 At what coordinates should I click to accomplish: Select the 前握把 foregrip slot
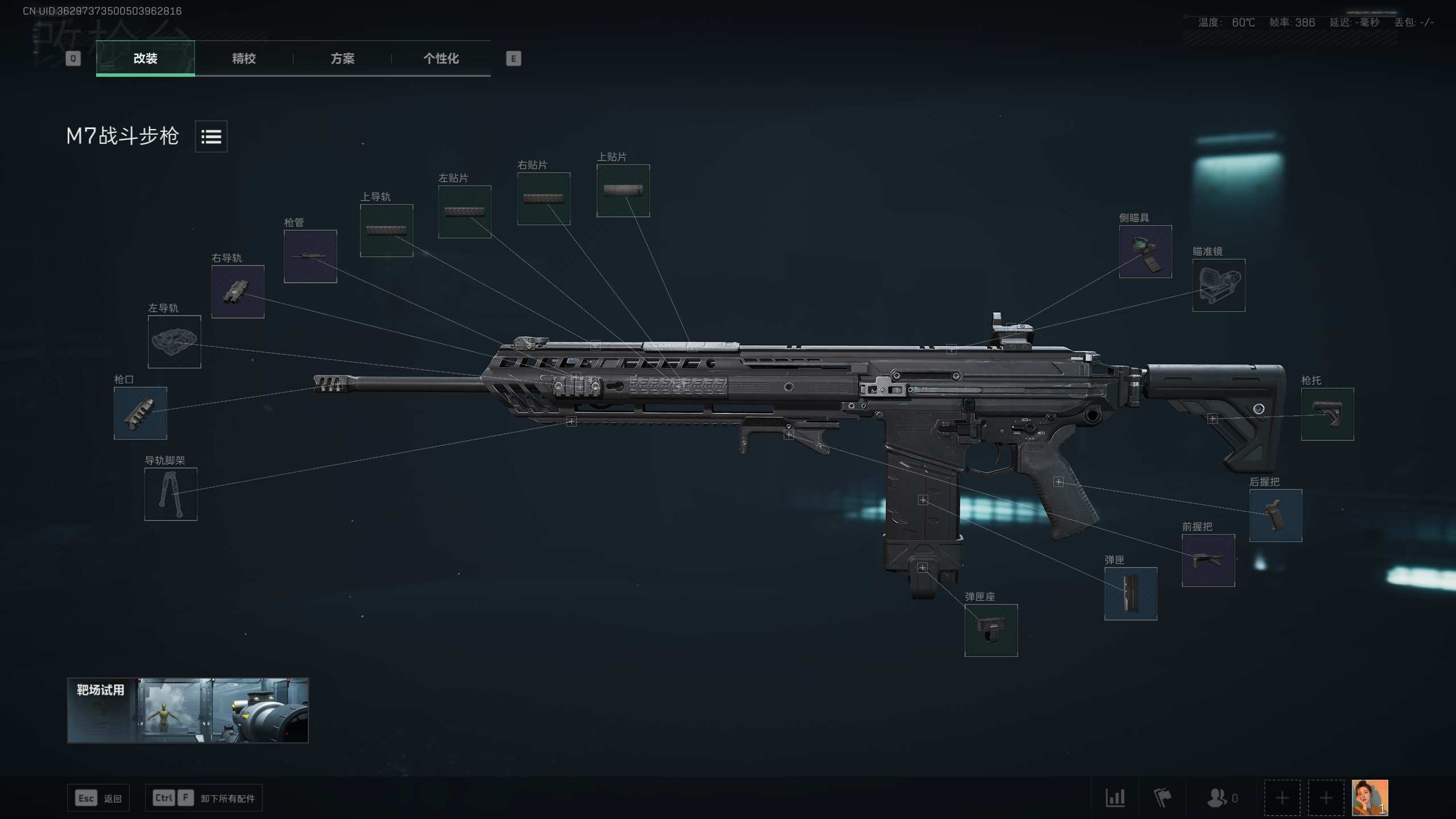(1208, 560)
